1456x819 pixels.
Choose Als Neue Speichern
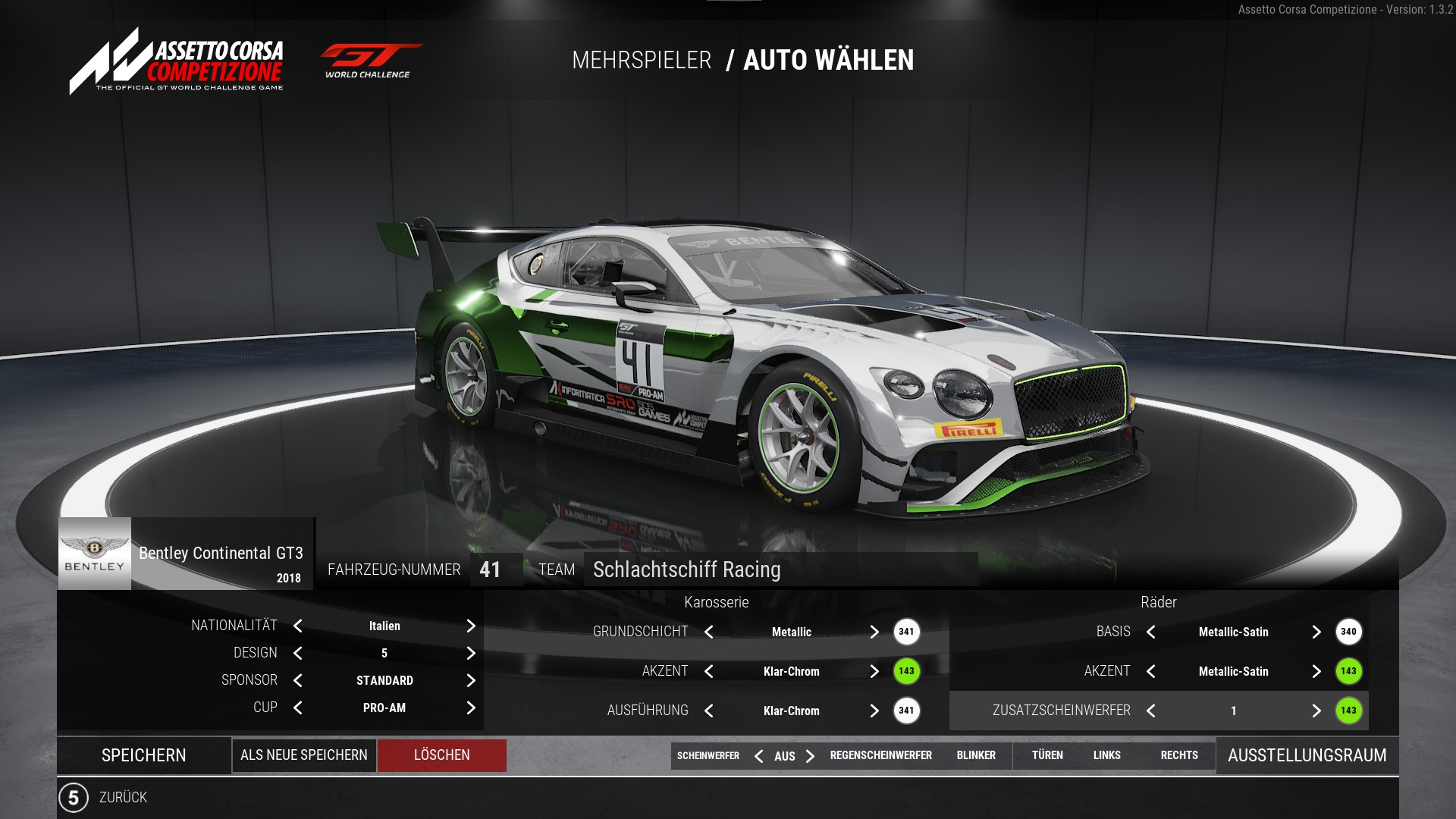point(304,755)
